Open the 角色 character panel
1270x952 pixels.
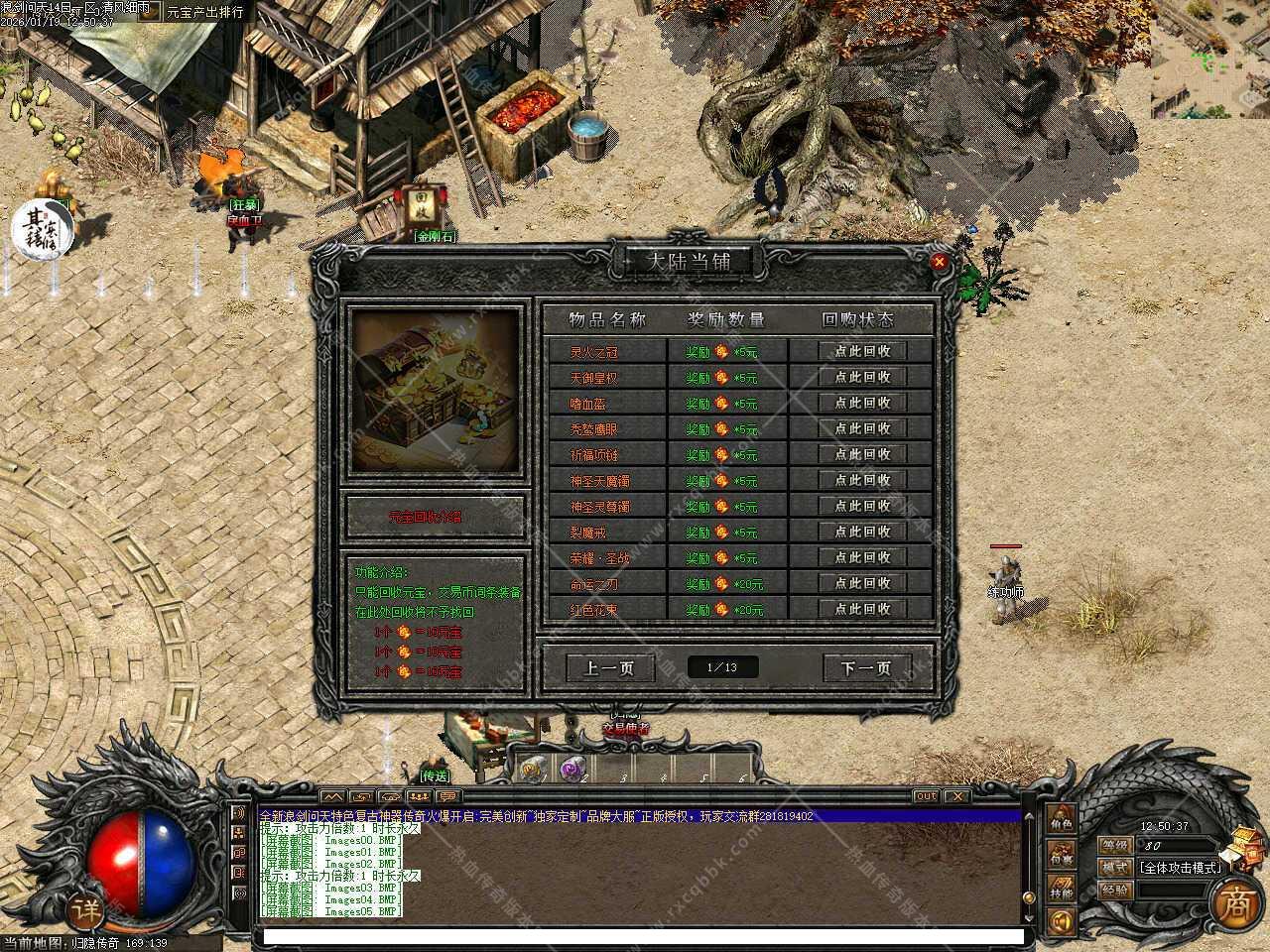1062,822
